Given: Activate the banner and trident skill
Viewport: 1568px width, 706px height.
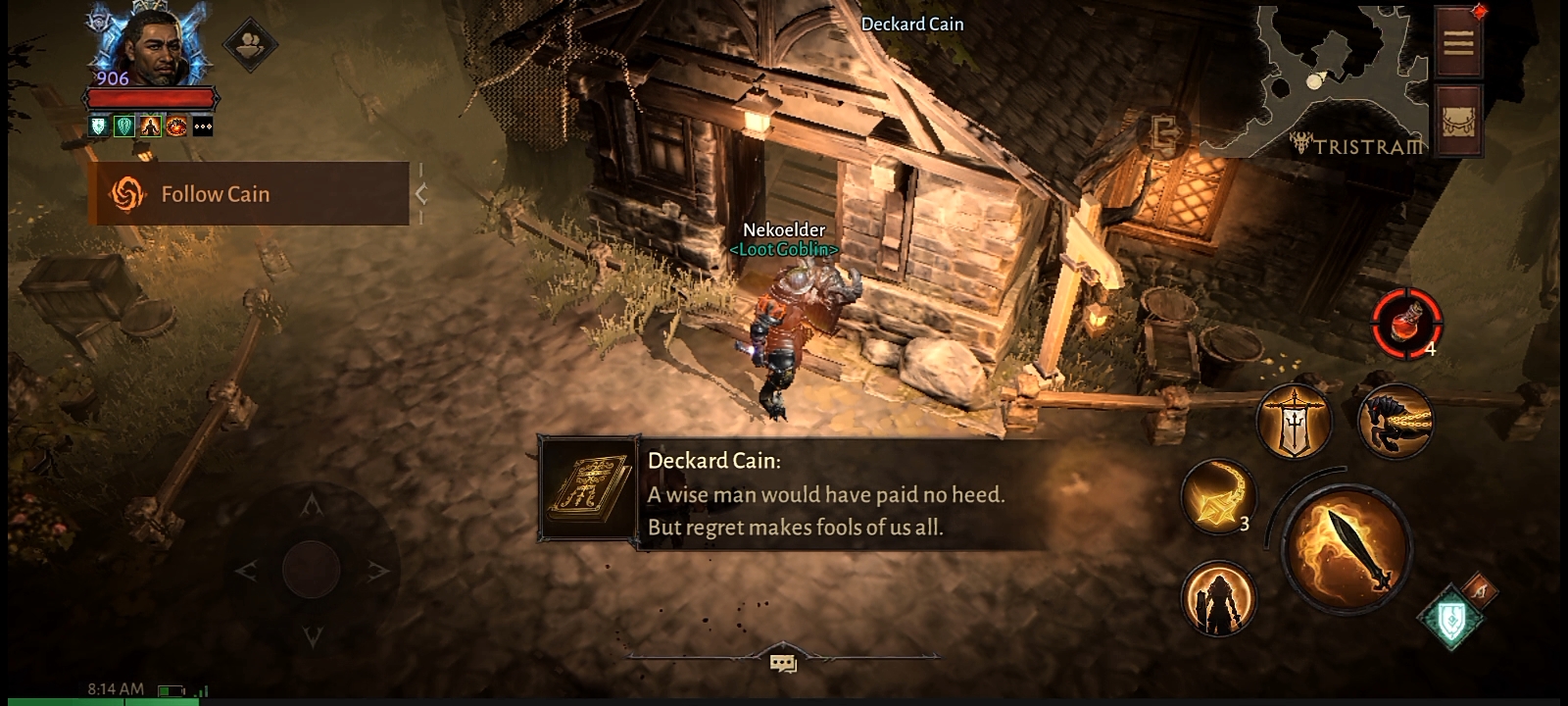Looking at the screenshot, I should pos(1295,422).
